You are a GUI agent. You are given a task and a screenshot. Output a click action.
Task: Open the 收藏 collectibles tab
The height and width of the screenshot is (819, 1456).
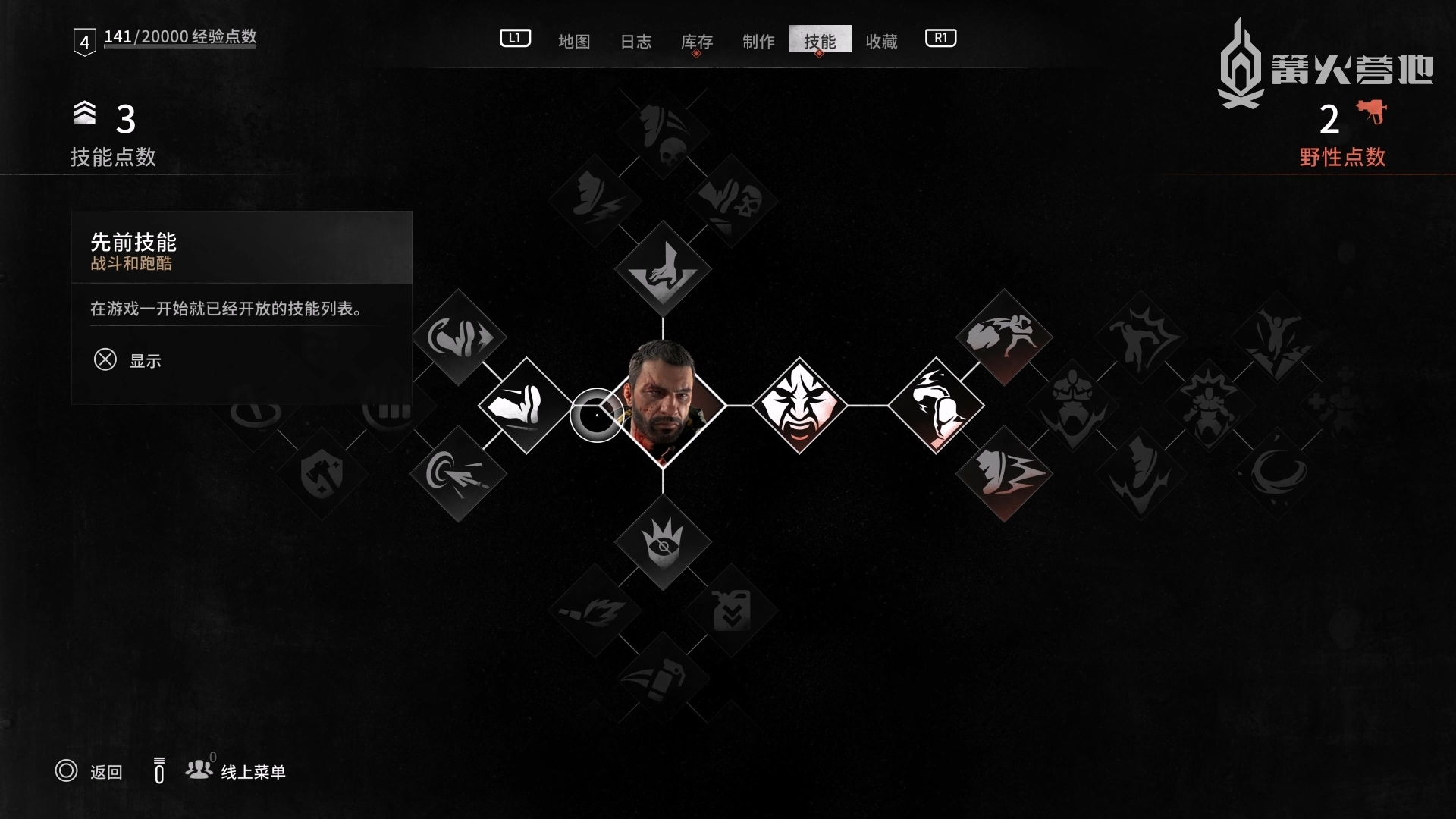point(881,41)
